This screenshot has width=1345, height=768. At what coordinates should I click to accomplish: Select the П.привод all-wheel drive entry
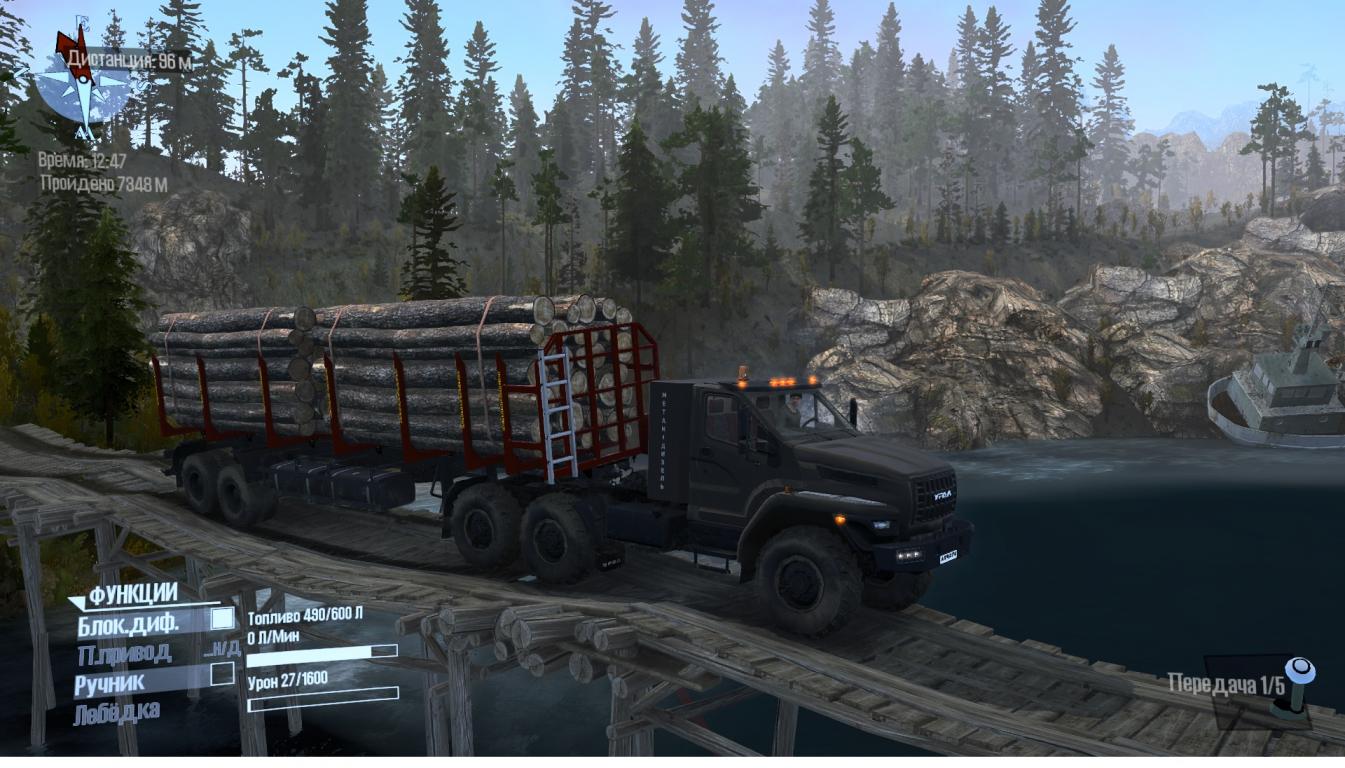pyautogui.click(x=124, y=653)
